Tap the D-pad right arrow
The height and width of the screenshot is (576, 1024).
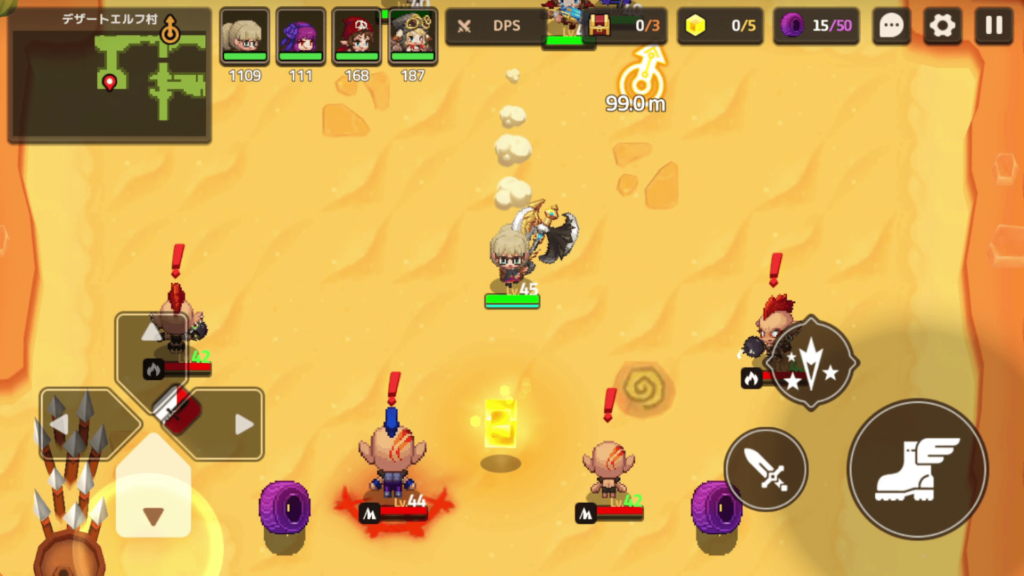pyautogui.click(x=243, y=424)
